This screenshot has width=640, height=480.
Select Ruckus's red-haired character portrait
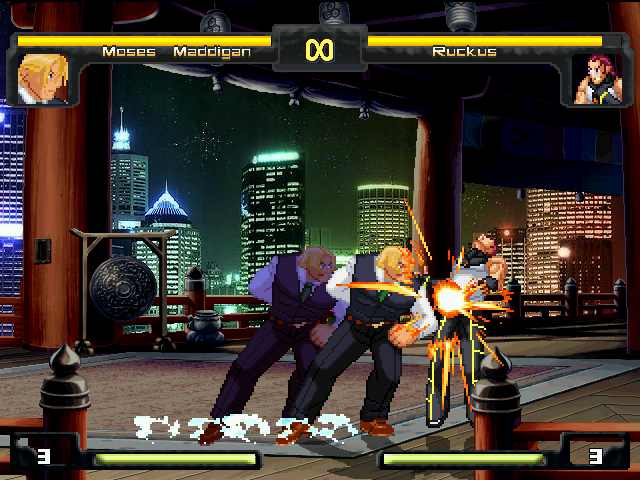click(x=596, y=79)
